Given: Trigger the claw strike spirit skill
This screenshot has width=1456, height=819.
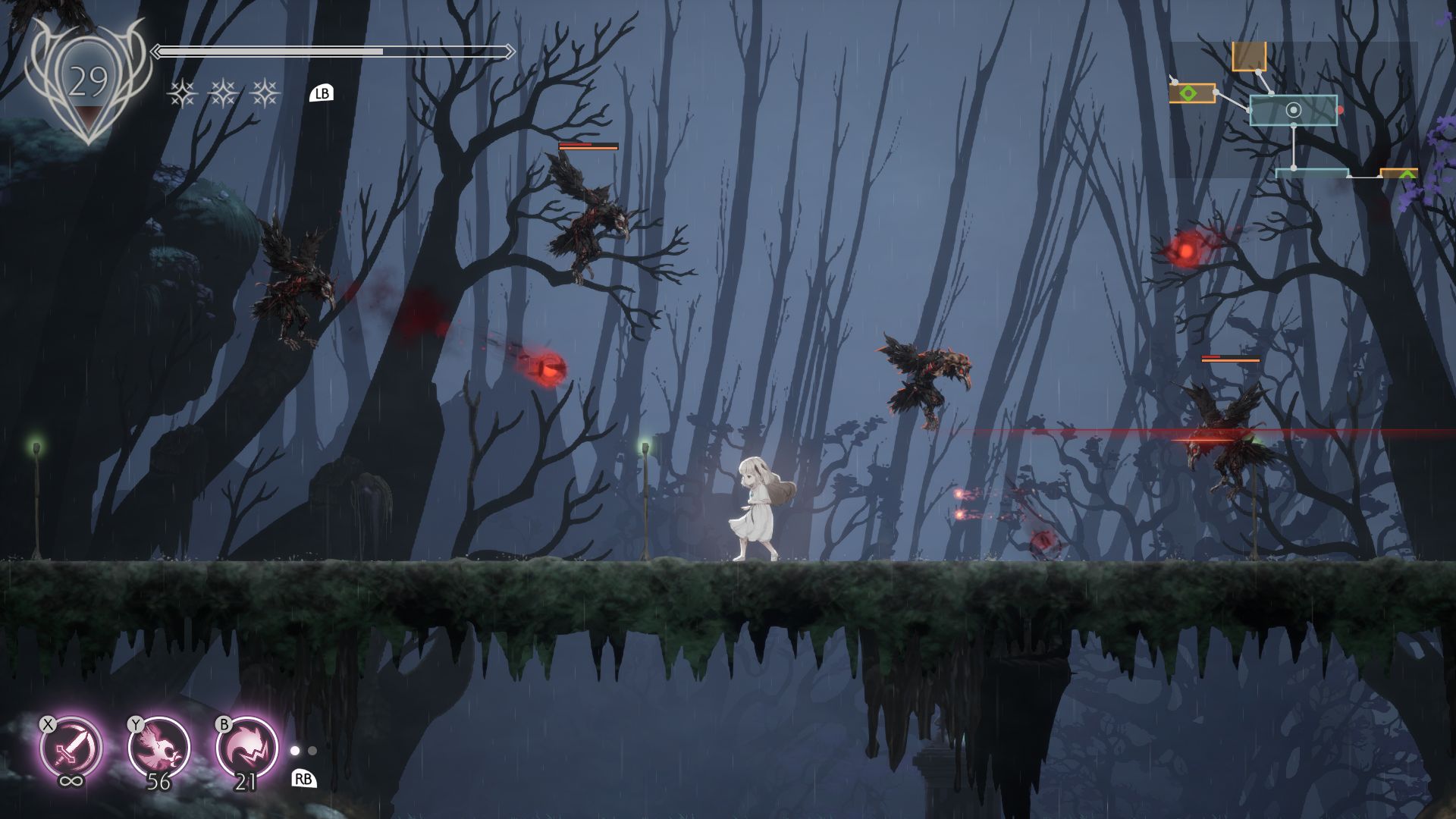Looking at the screenshot, I should tap(246, 747).
